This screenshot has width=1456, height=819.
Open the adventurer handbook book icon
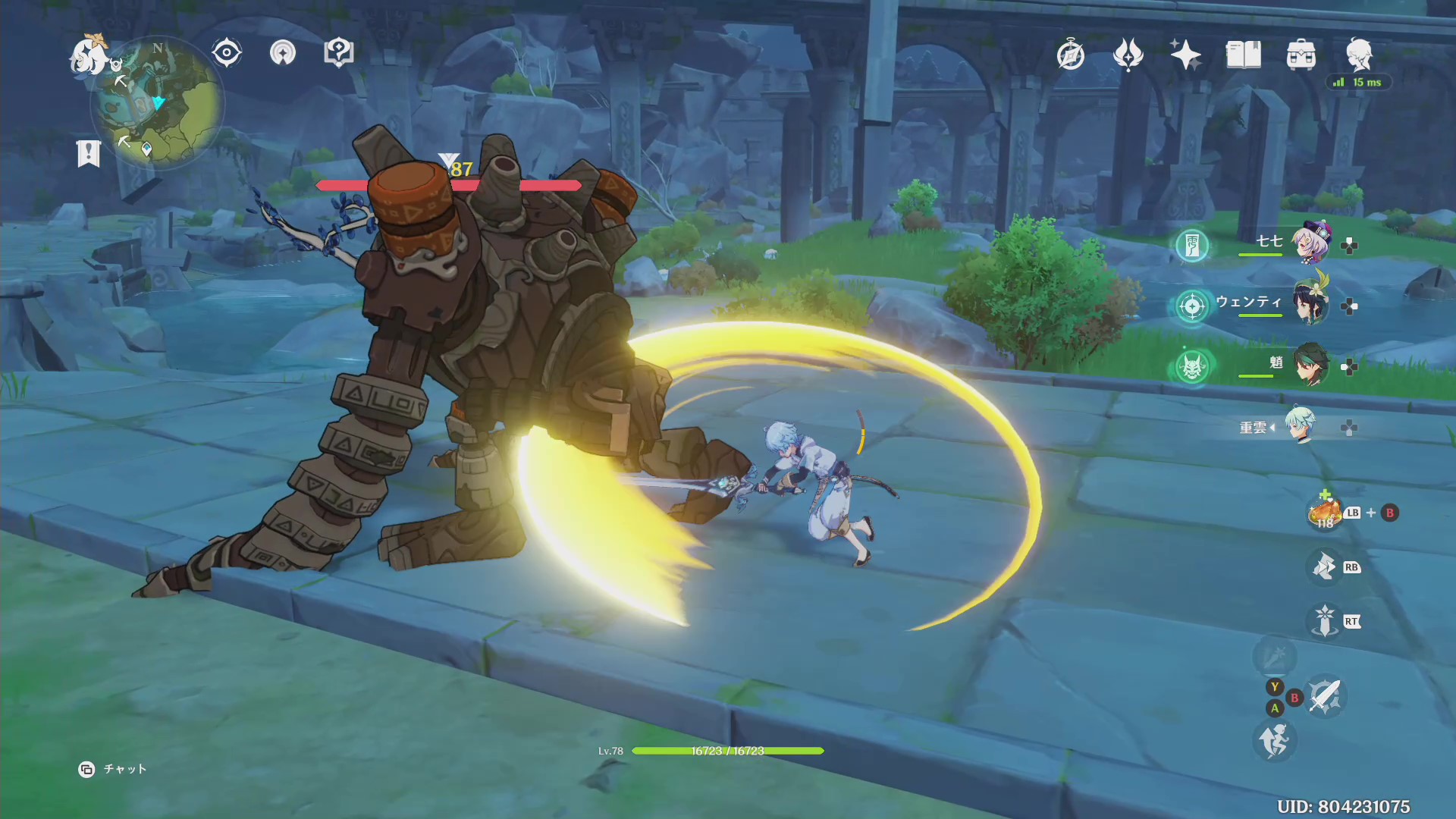(x=1243, y=55)
